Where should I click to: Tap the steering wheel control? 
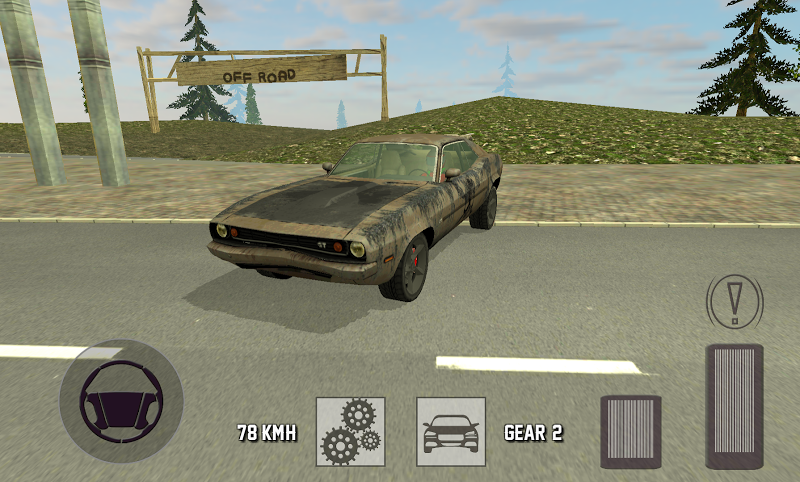point(121,402)
